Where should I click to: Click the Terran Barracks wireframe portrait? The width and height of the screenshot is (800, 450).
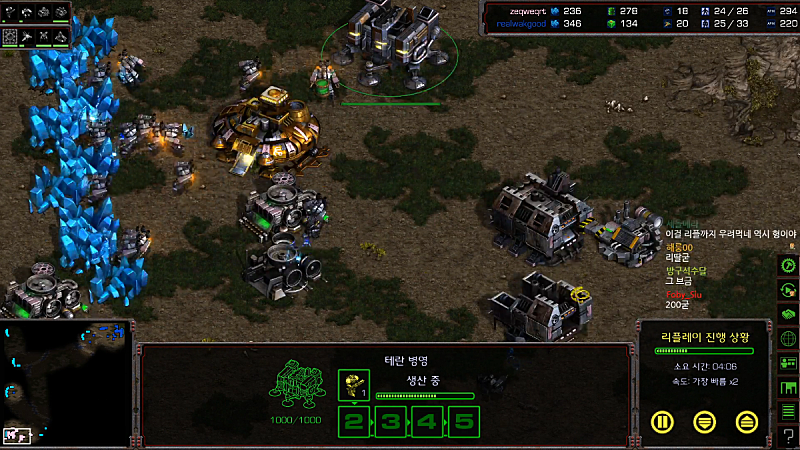coord(298,385)
